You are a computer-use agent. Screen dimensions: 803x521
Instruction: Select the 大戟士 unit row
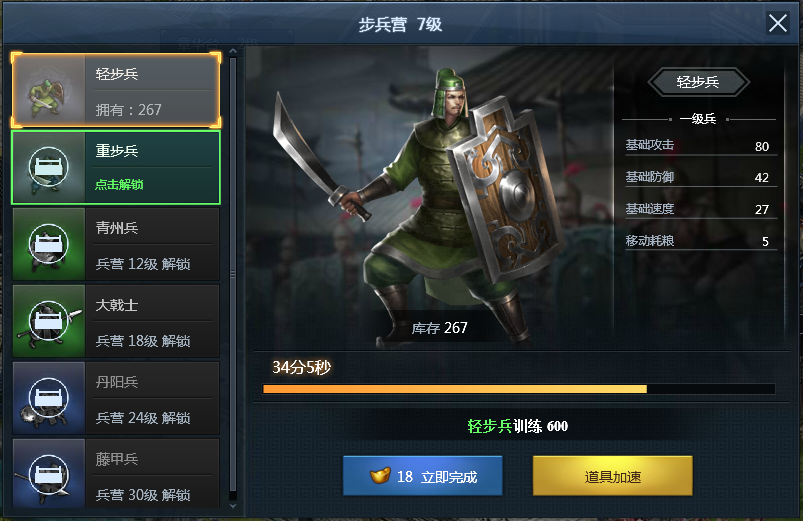click(x=115, y=321)
